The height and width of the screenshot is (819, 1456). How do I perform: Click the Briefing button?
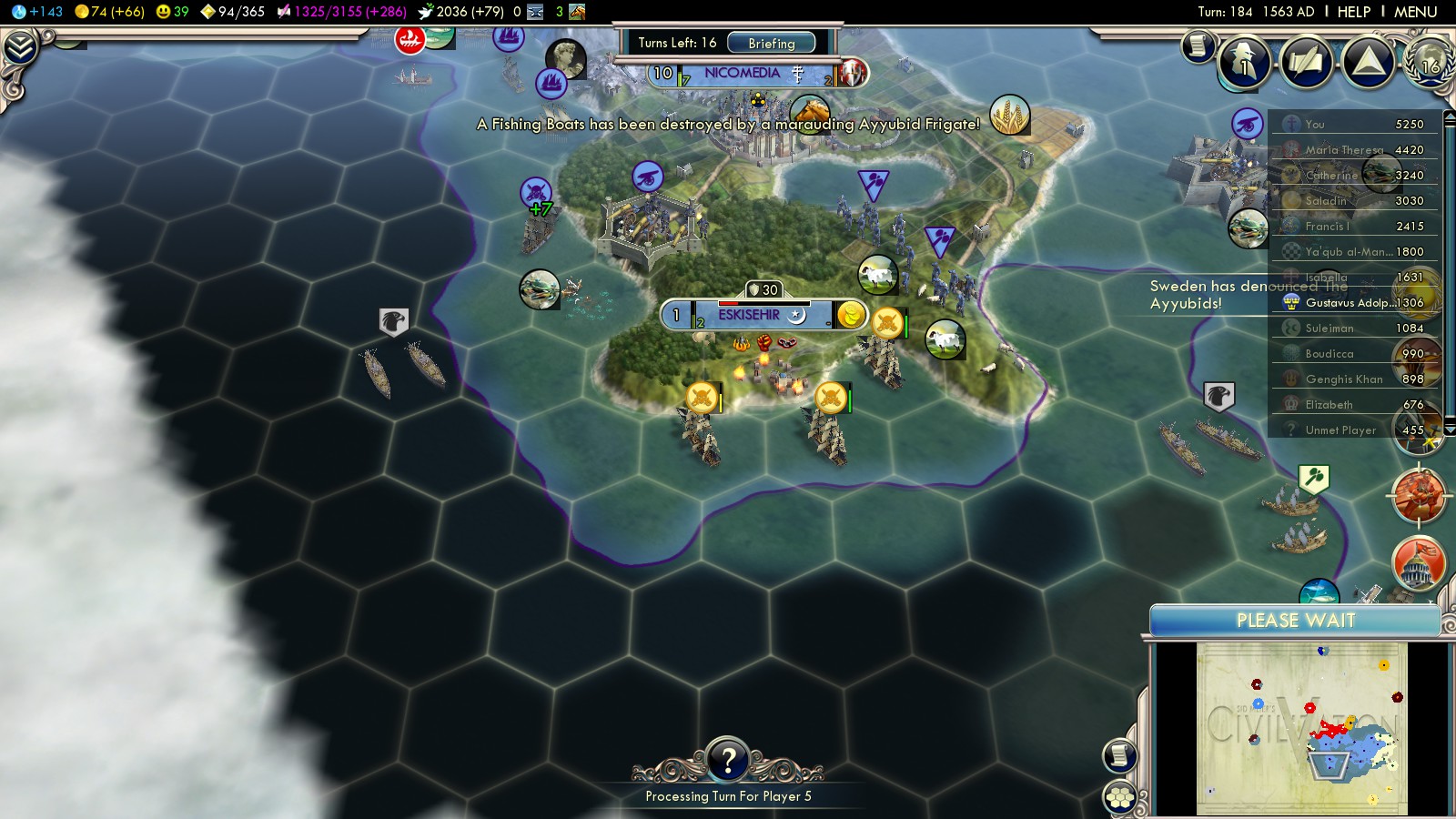point(771,43)
